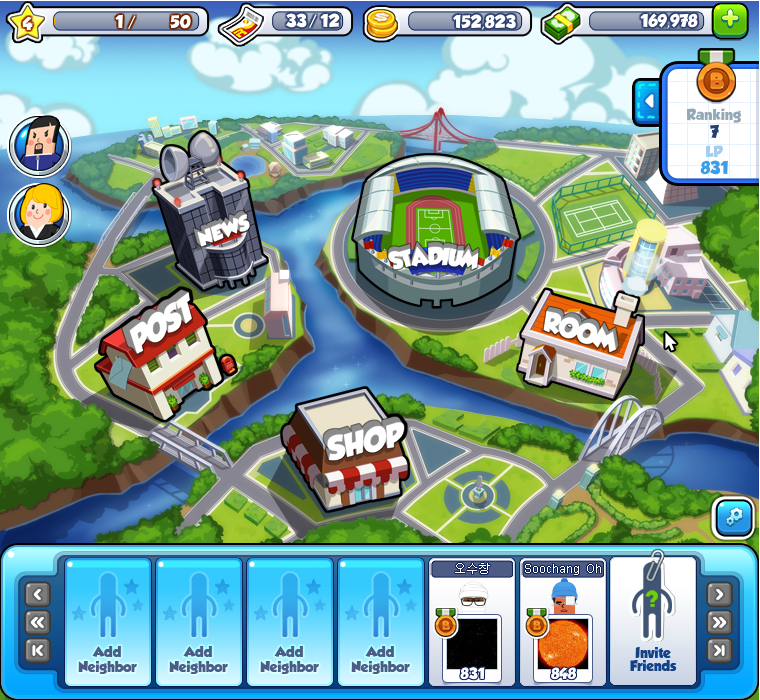Go to the Shop
The image size is (760, 700).
point(345,452)
